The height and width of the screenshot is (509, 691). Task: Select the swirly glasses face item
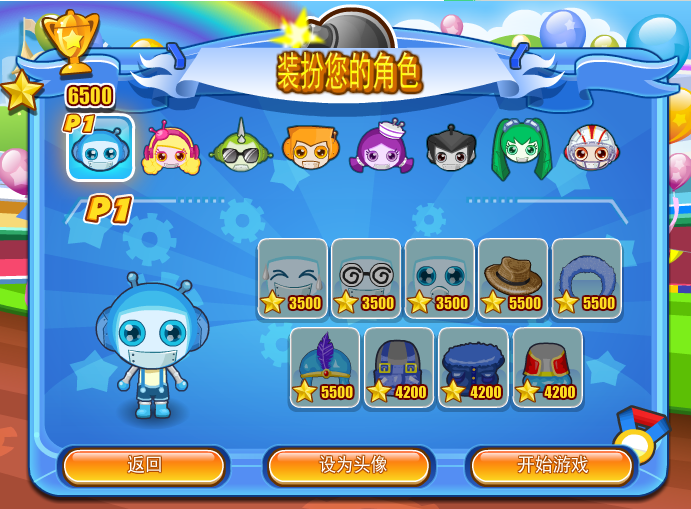point(366,278)
